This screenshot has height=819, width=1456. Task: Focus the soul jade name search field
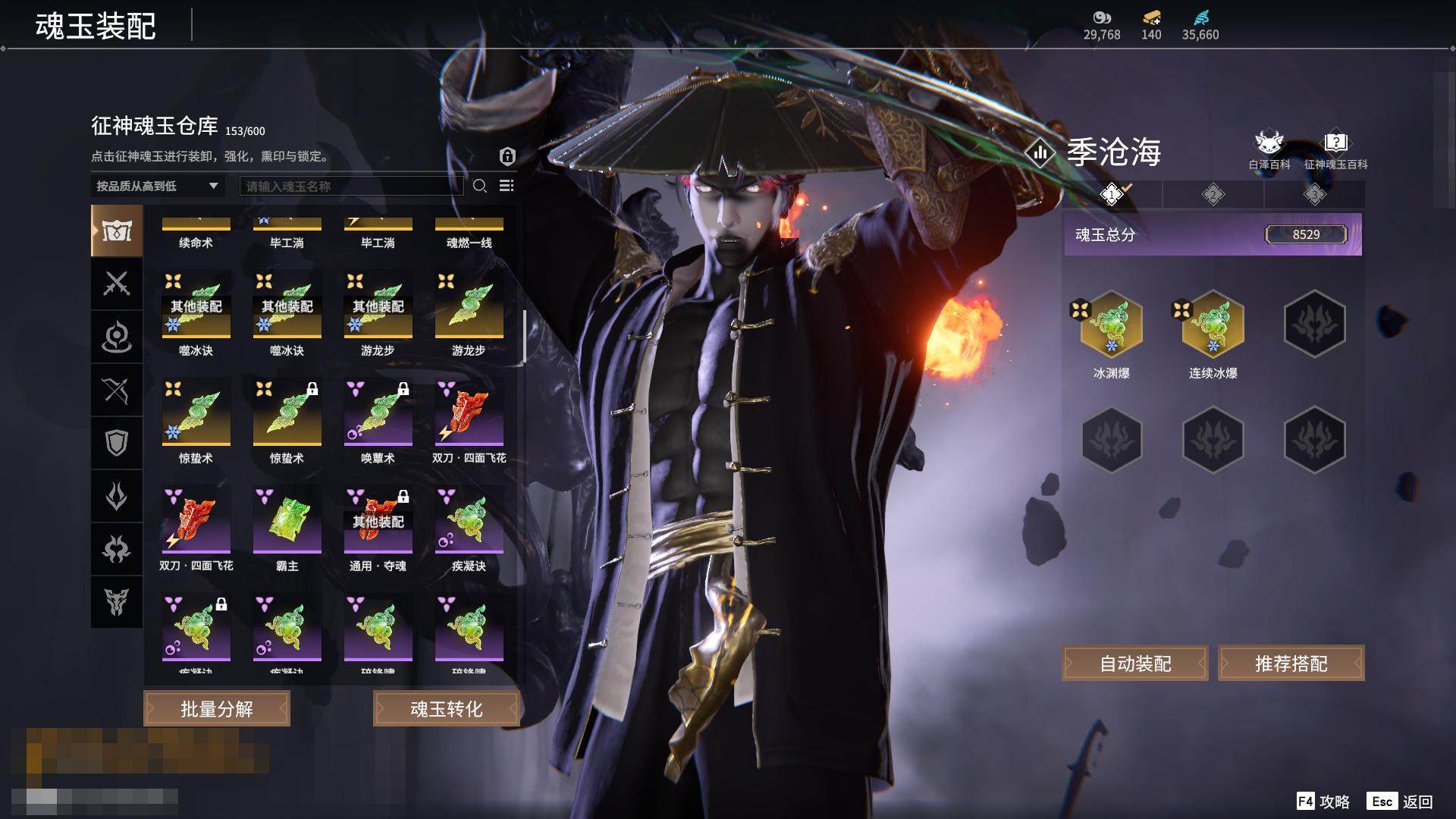(351, 186)
